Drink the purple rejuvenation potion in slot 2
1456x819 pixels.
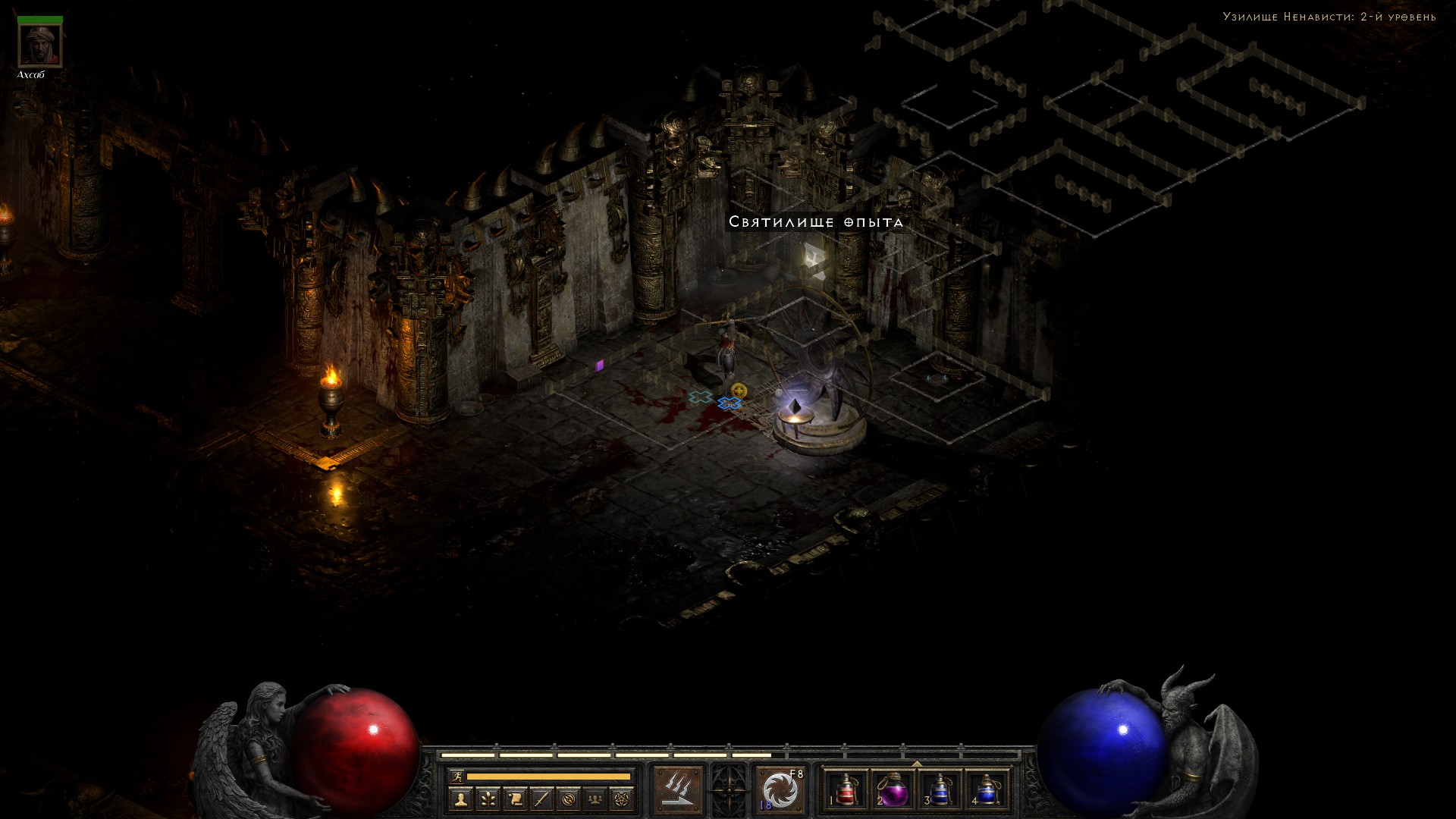[x=893, y=791]
